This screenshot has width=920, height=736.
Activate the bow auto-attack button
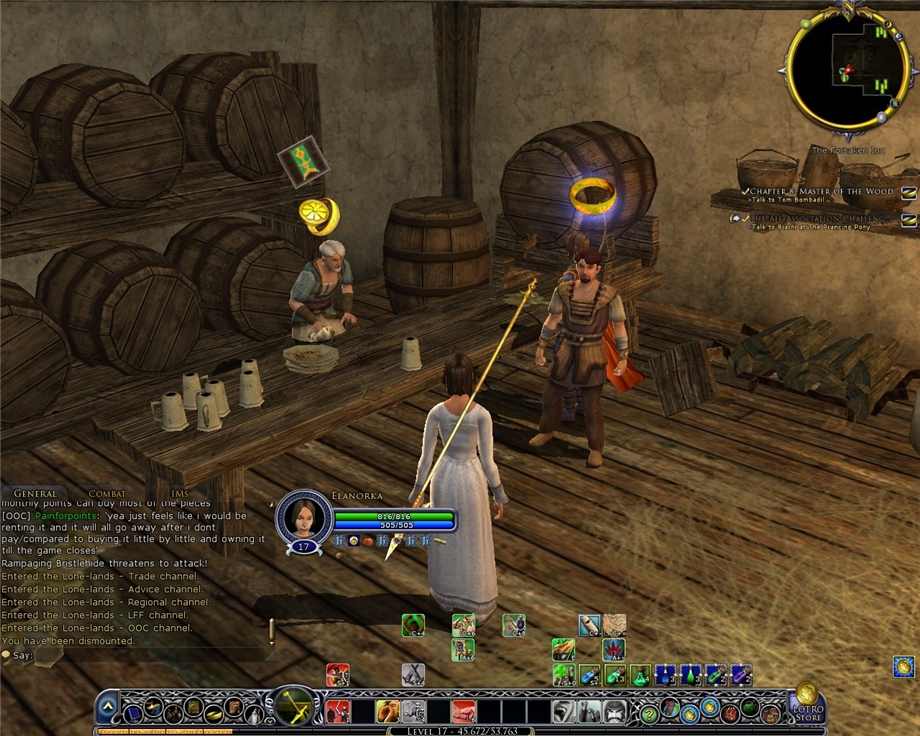coord(294,707)
